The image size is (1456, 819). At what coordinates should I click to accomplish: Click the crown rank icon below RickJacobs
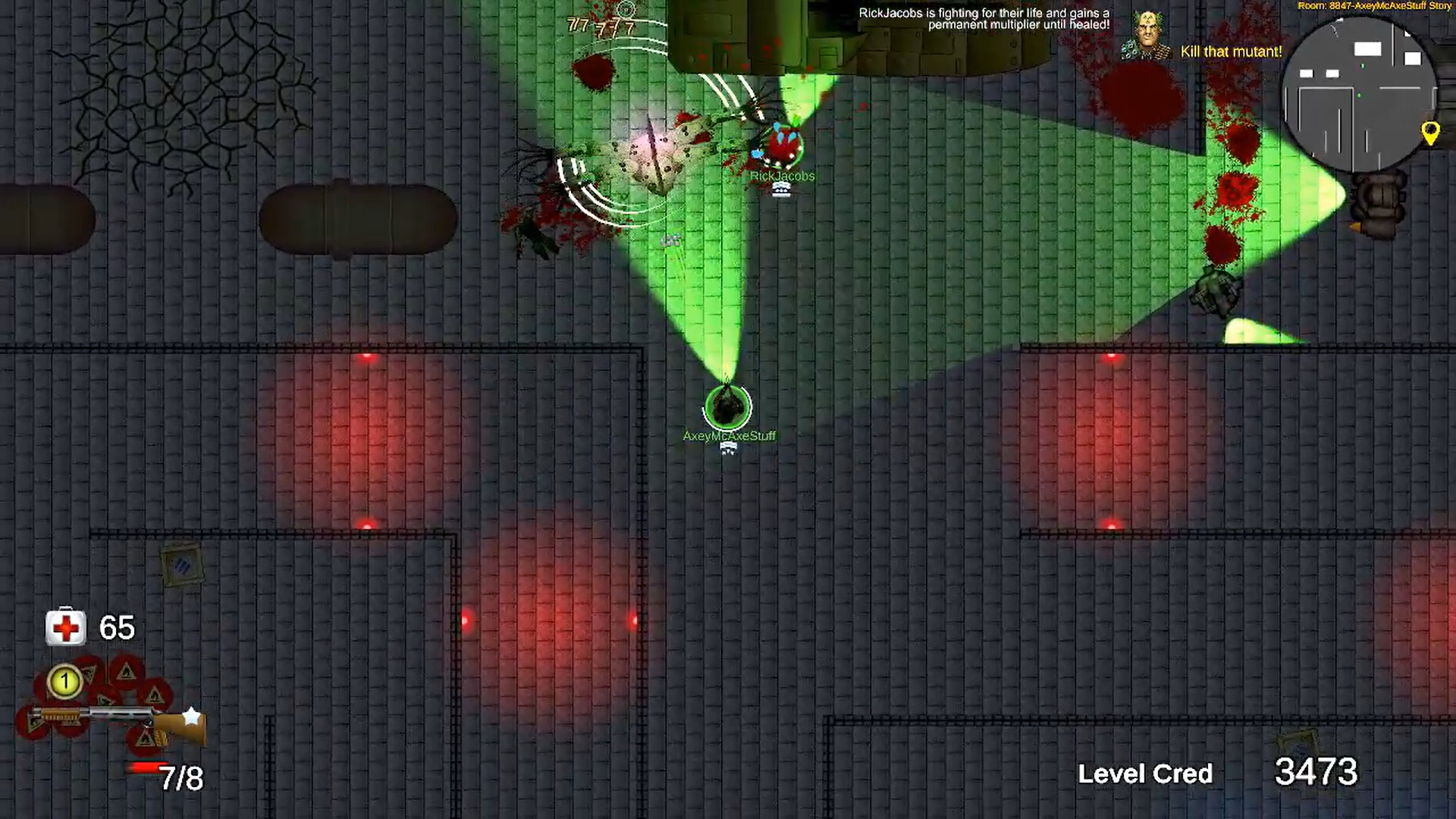click(x=781, y=190)
